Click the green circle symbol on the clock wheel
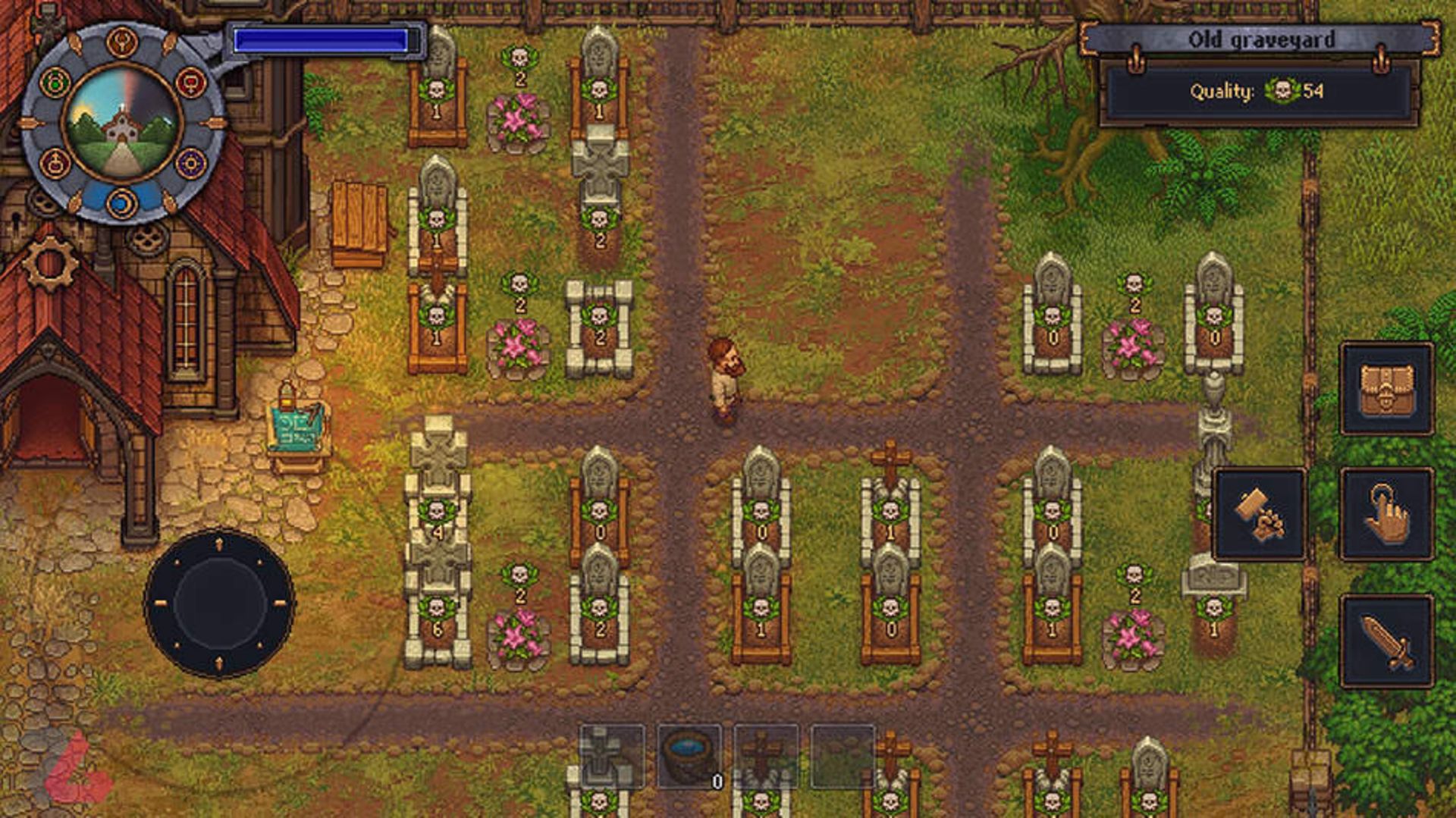 coord(56,82)
